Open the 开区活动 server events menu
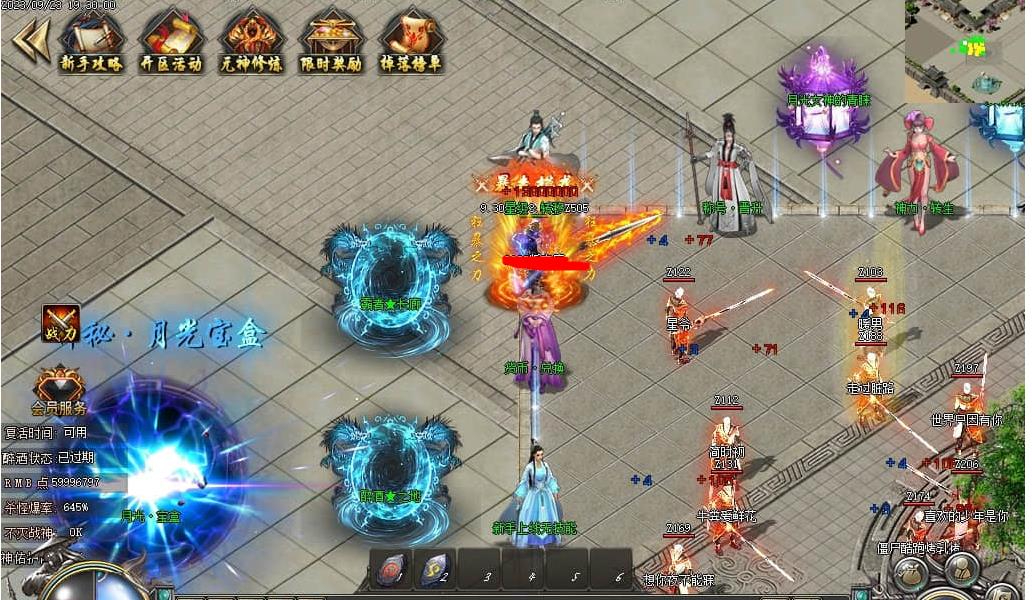The image size is (1032, 600). [171, 40]
